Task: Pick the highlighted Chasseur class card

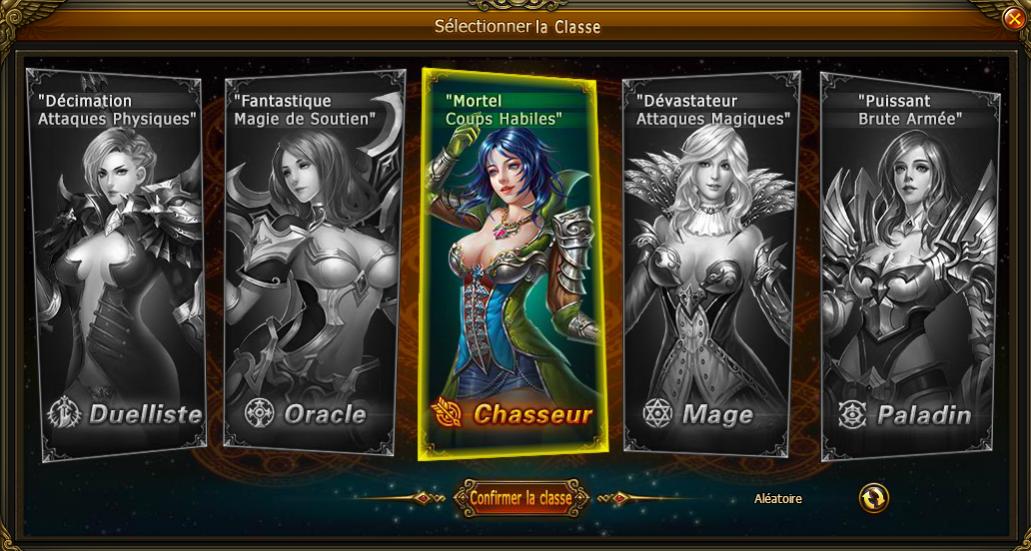Action: [x=512, y=260]
